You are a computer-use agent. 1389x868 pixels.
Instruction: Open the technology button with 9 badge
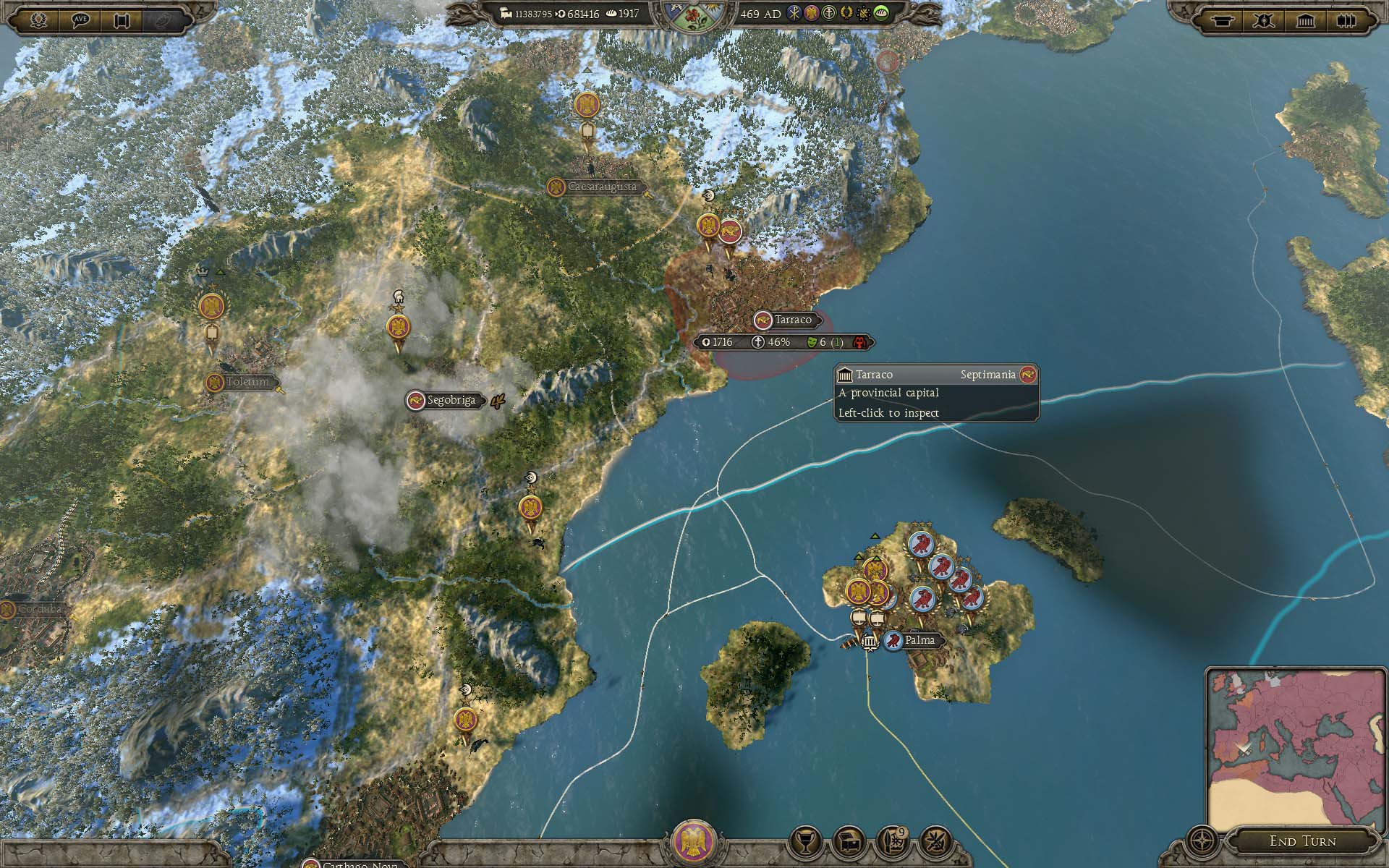[892, 841]
